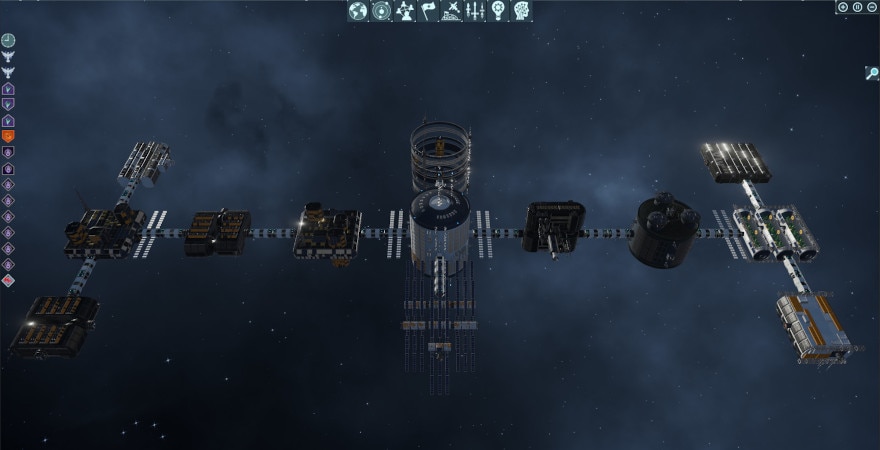
Task: Open the lightbulb research panel
Action: 498,11
